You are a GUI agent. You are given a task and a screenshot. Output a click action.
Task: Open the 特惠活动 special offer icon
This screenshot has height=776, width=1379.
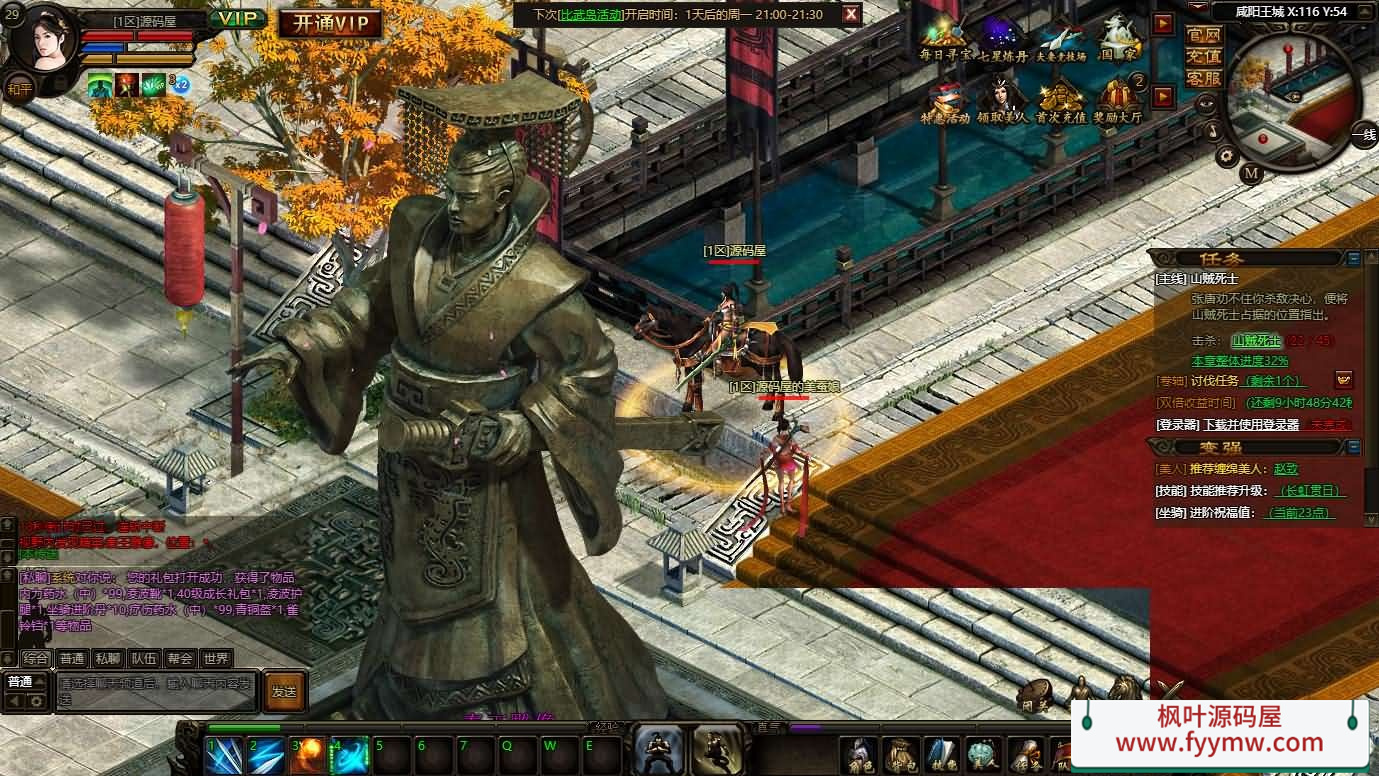945,102
